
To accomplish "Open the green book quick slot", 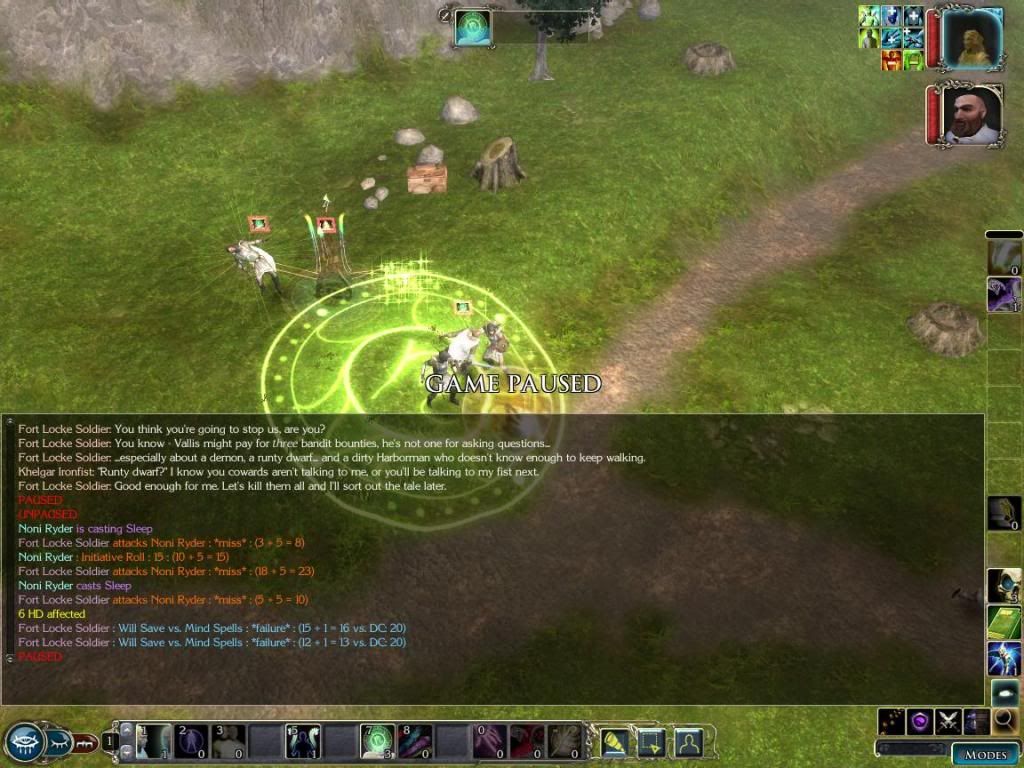I will click(x=1004, y=622).
